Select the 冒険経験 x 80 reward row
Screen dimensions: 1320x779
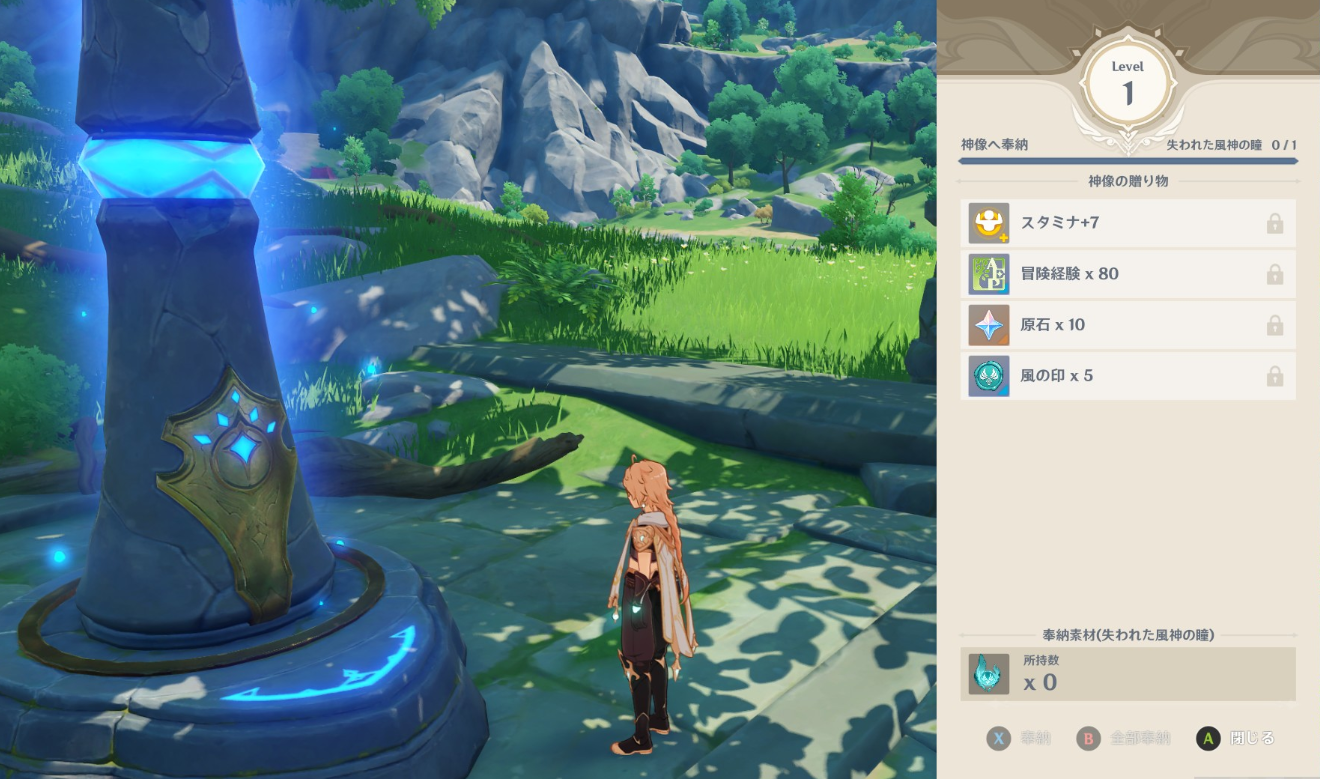(x=1127, y=274)
